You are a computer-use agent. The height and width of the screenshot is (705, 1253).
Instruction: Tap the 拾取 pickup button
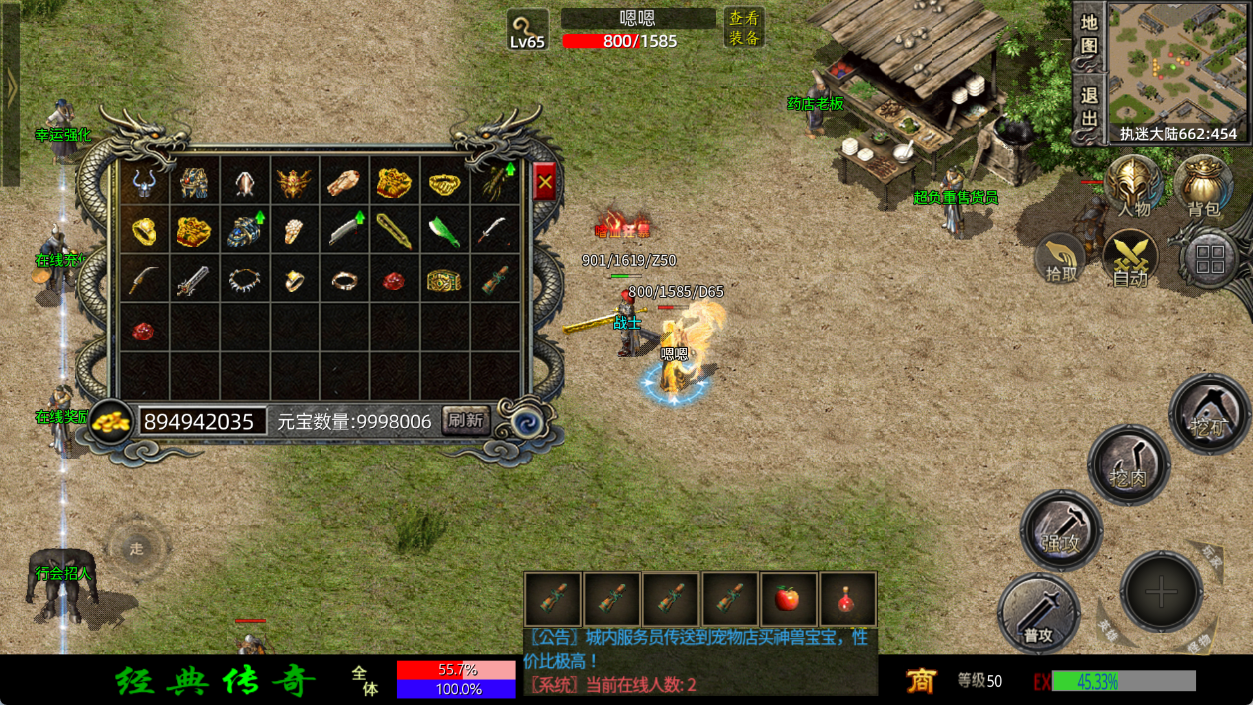[x=1062, y=259]
